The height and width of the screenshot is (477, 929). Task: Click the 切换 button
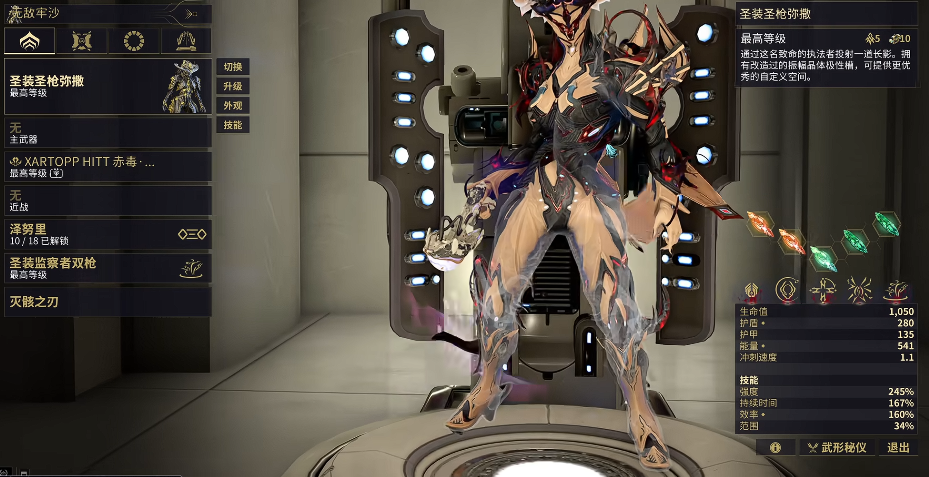tap(233, 67)
